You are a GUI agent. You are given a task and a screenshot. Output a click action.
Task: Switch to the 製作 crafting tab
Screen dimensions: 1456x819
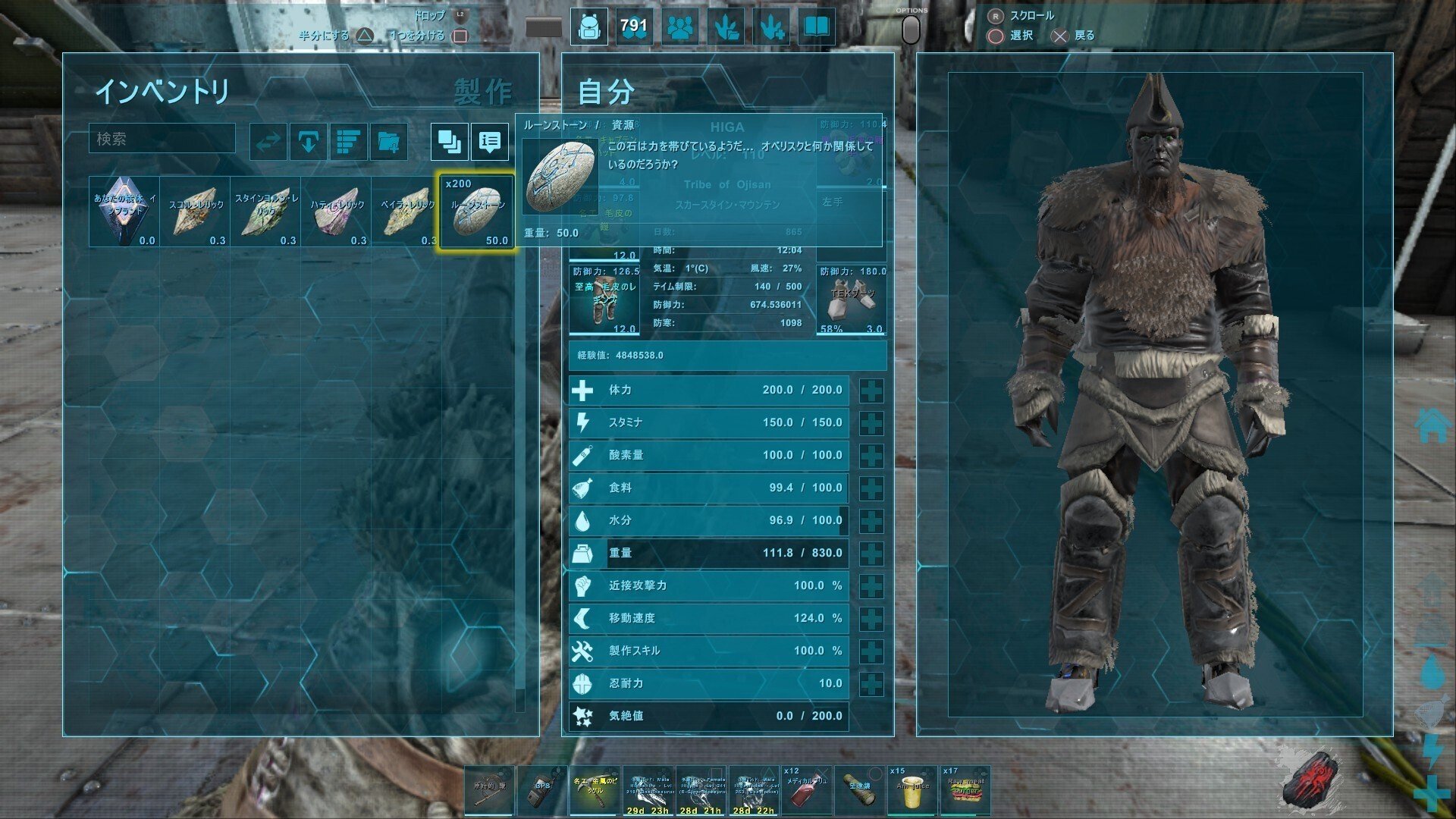tap(483, 93)
